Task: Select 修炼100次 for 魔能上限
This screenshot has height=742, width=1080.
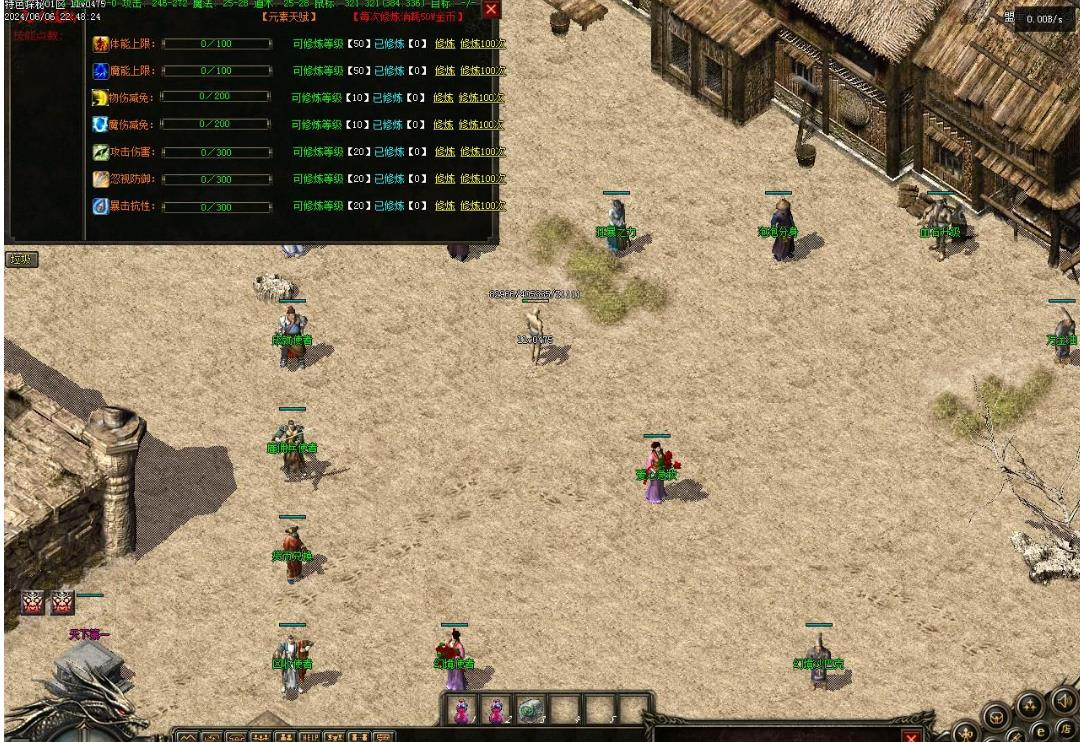Action: (483, 71)
